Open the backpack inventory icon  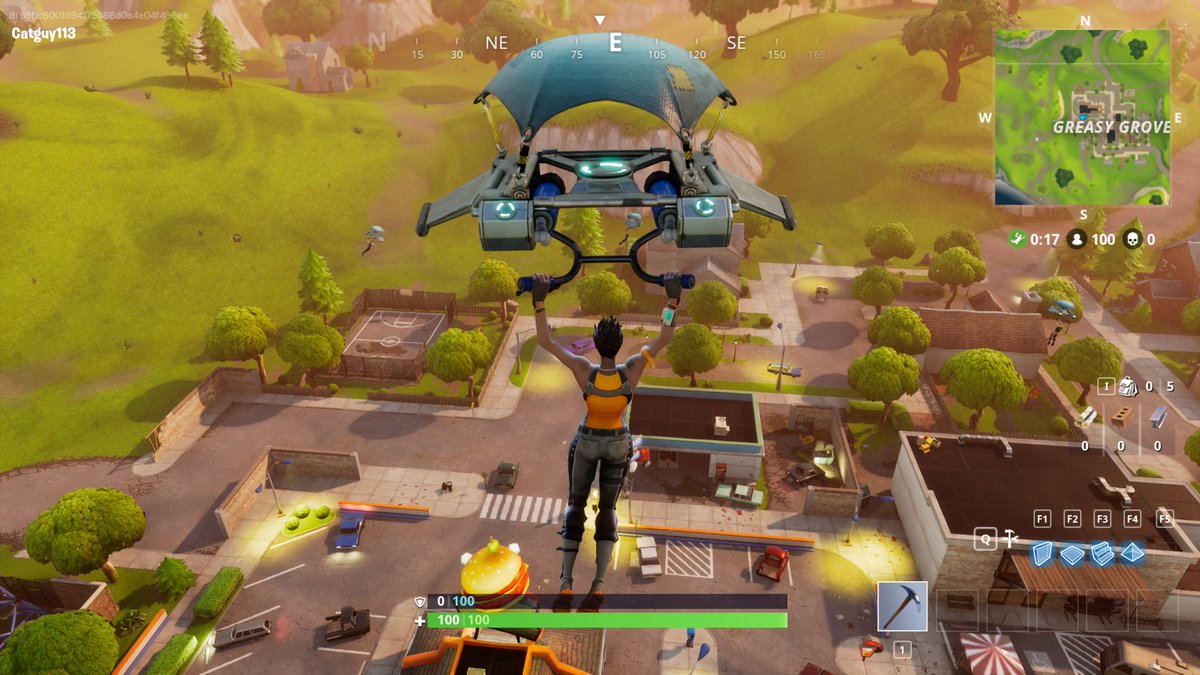pos(1128,387)
